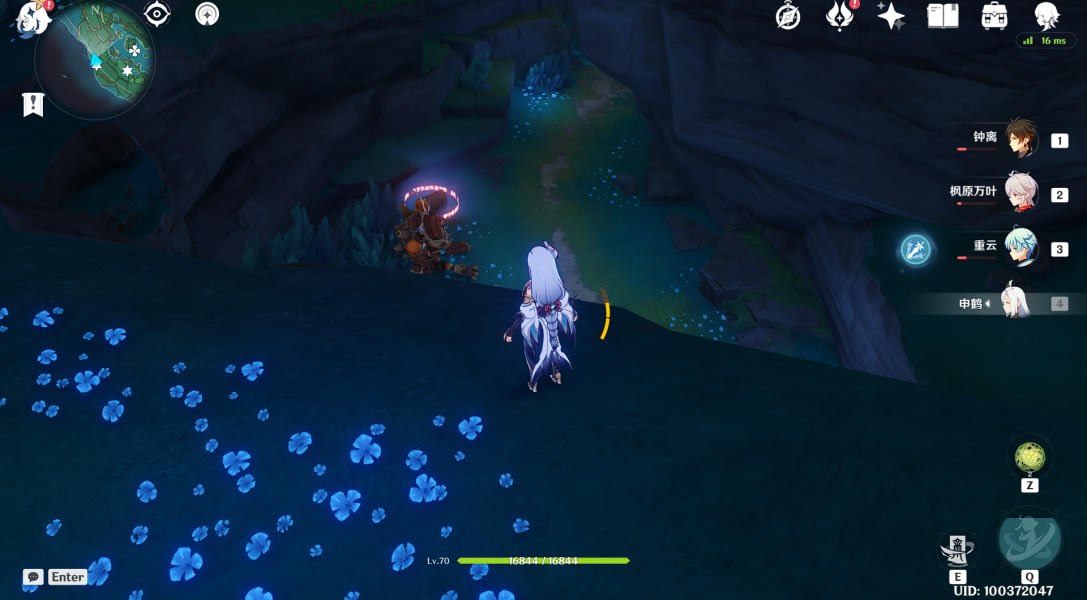Switch to party member 钟离
The image size is (1087, 600).
pyautogui.click(x=1020, y=140)
